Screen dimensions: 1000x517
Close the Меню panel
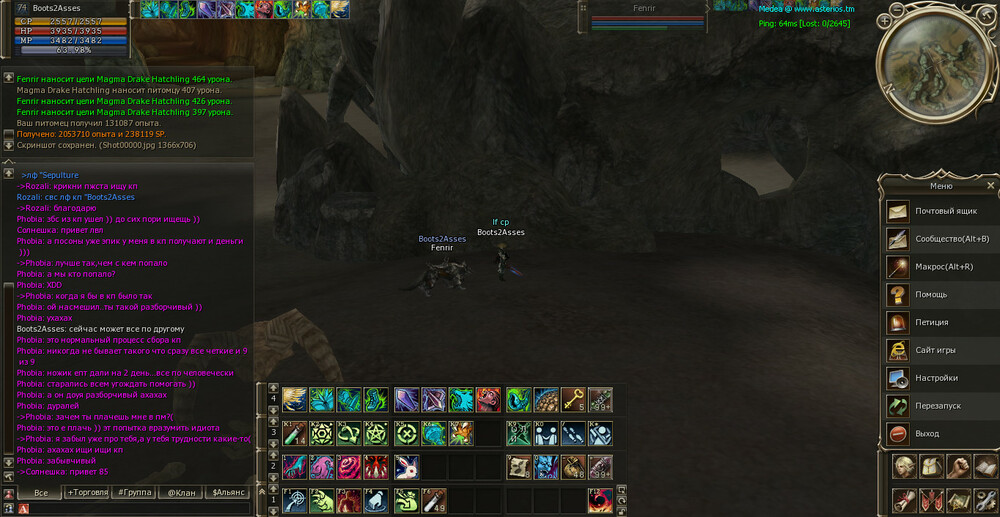(990, 185)
